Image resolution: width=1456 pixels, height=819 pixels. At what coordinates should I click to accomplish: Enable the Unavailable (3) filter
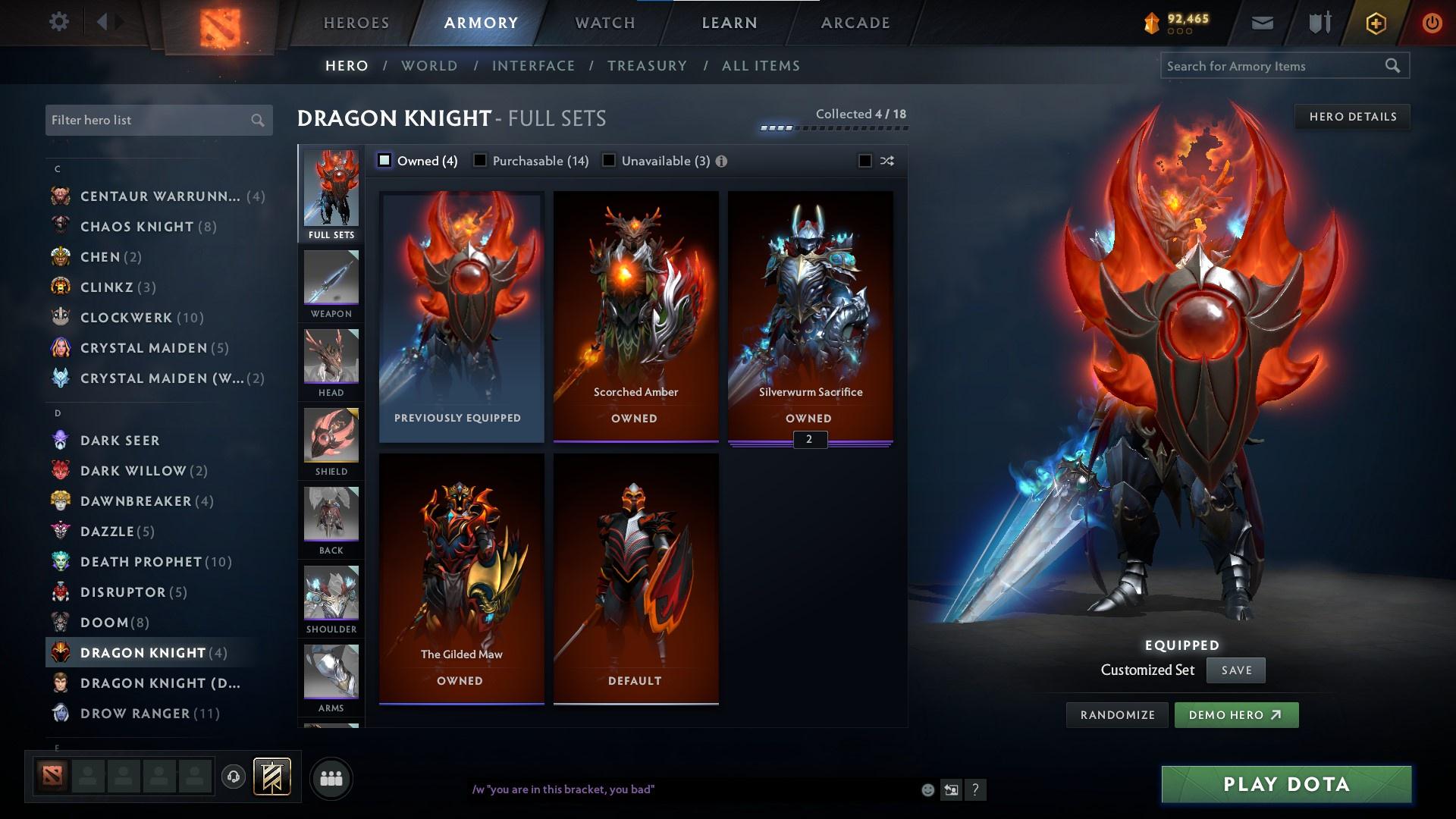click(609, 160)
